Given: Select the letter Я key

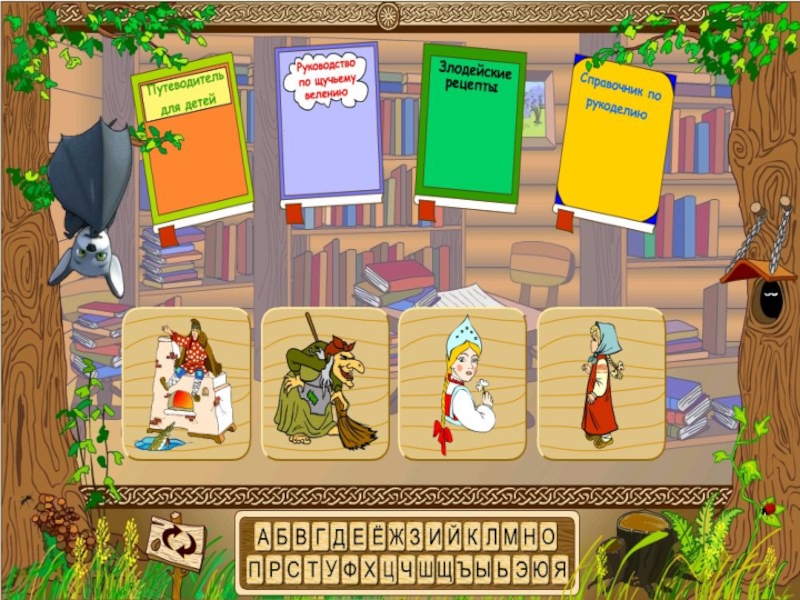Looking at the screenshot, I should click(560, 569).
